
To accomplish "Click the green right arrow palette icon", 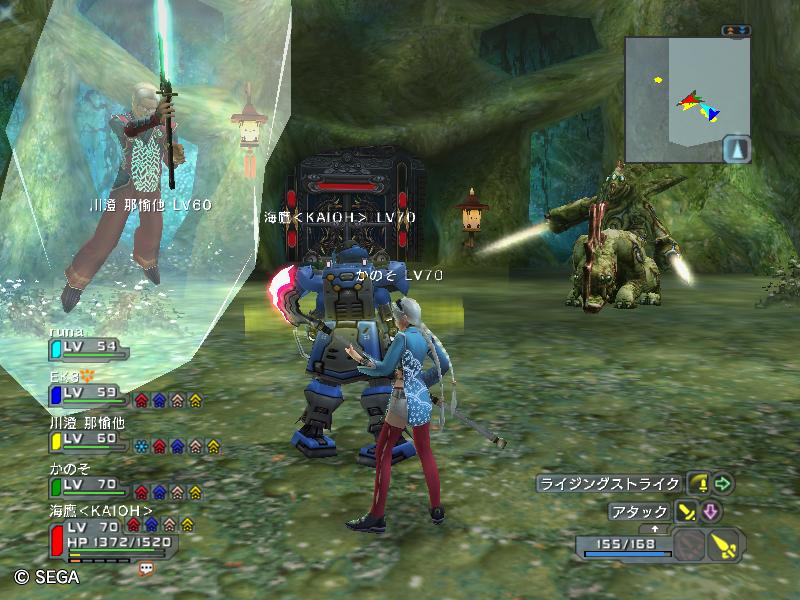I will click(723, 484).
